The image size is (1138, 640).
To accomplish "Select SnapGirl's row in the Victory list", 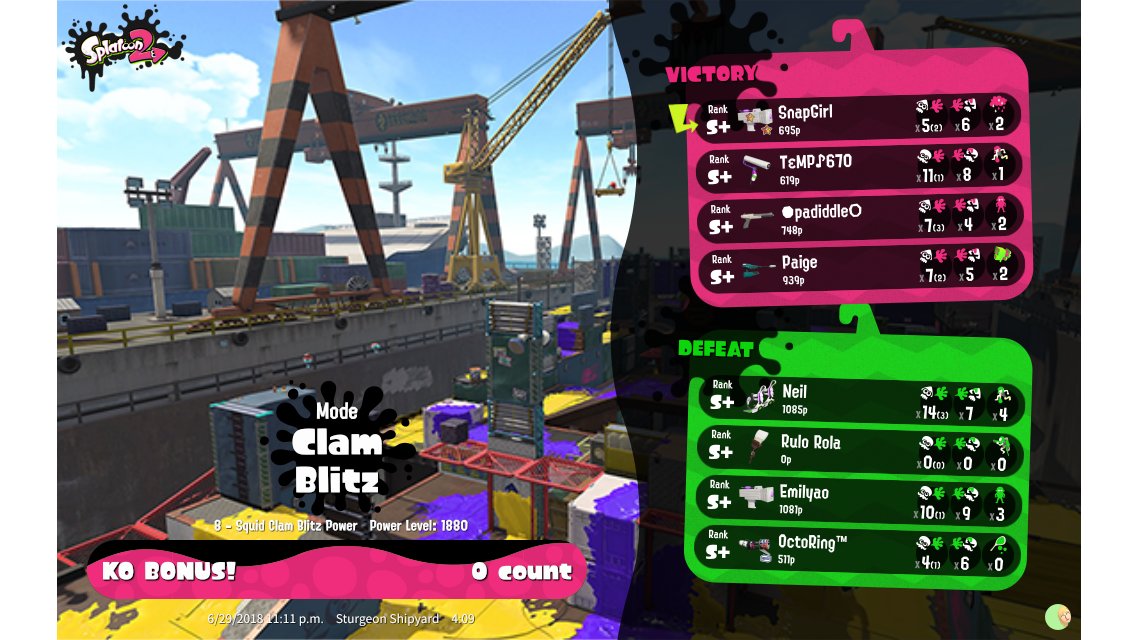I will tap(860, 116).
